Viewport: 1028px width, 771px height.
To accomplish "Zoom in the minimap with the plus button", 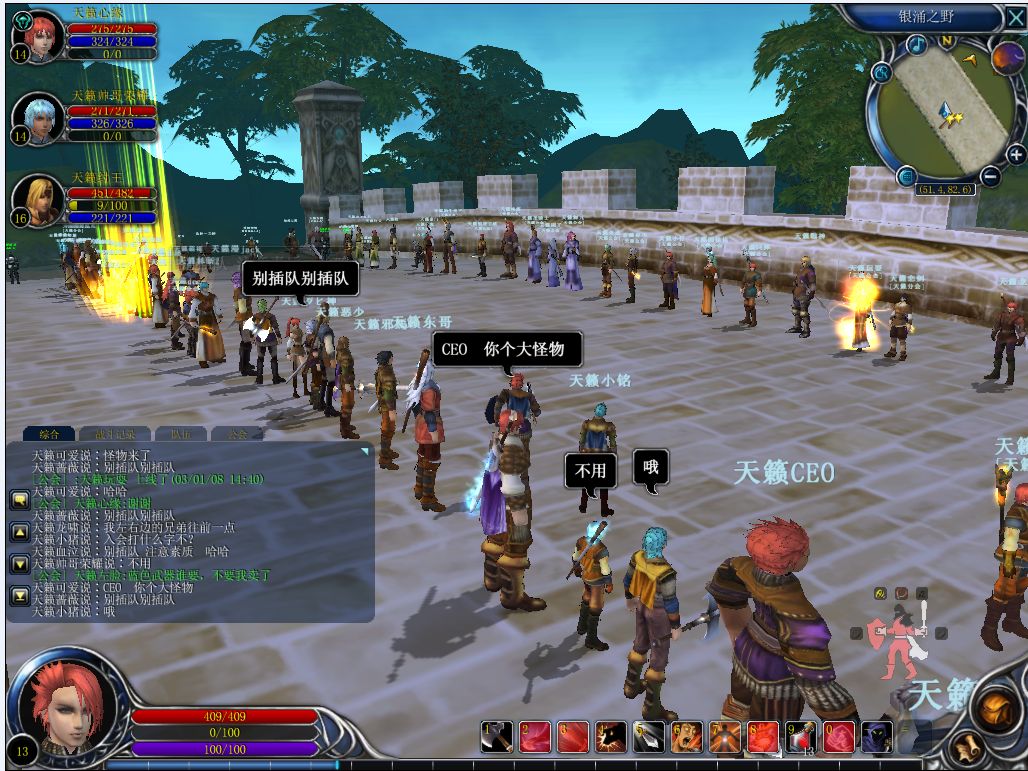I will tap(1016, 154).
